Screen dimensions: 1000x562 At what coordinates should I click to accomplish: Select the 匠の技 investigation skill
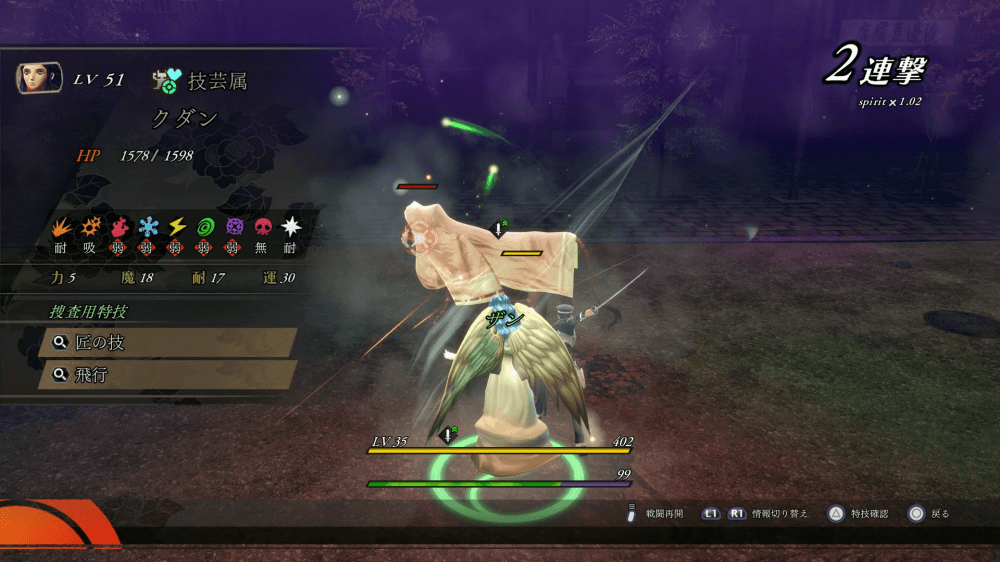166,343
